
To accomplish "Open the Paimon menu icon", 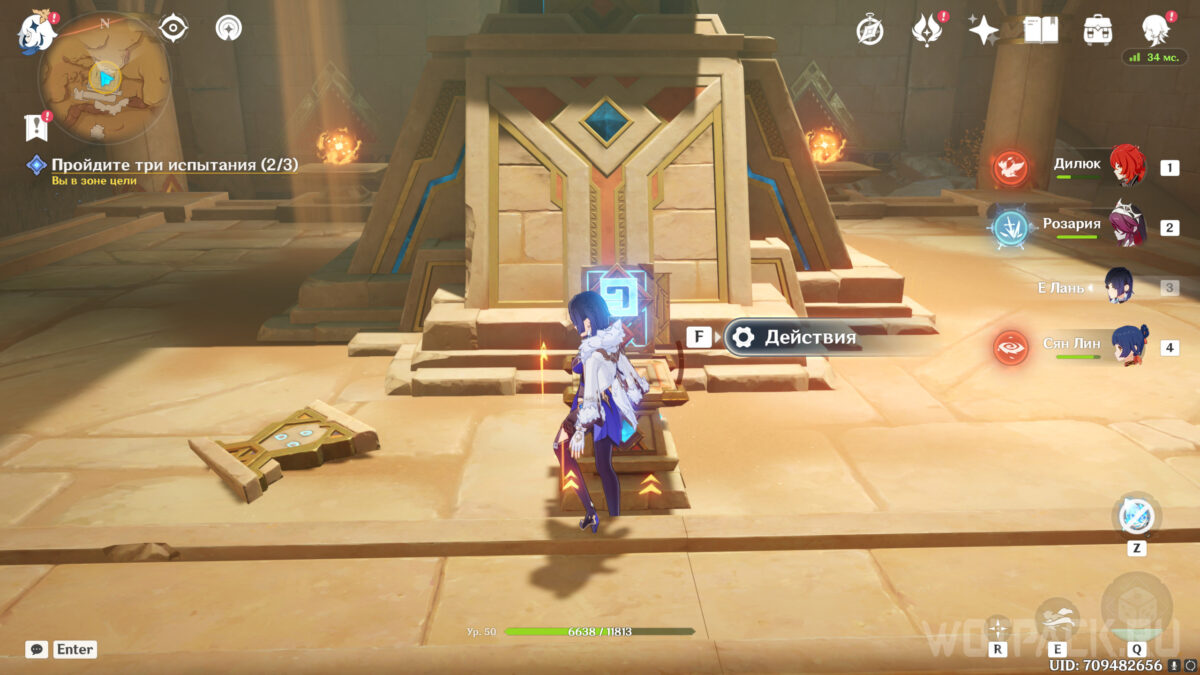I will click(x=35, y=32).
